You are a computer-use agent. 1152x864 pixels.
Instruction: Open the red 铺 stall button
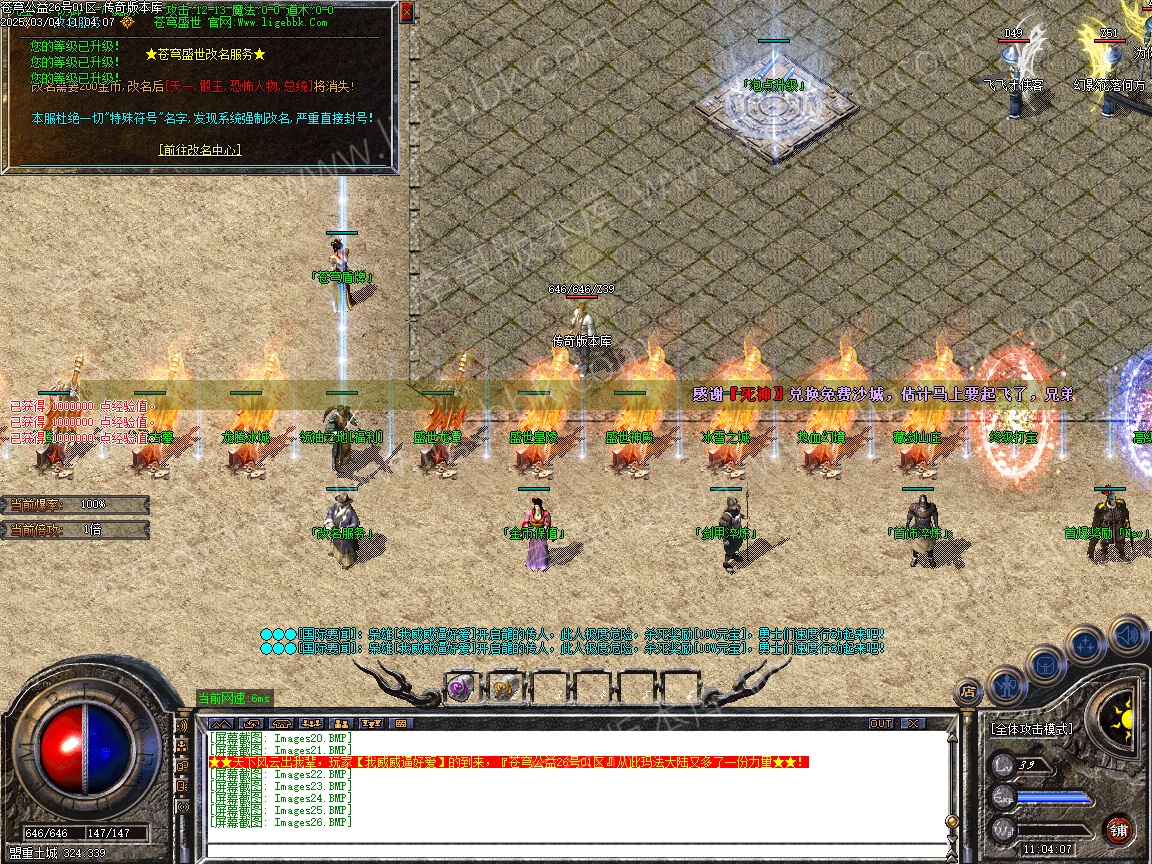[x=1119, y=830]
